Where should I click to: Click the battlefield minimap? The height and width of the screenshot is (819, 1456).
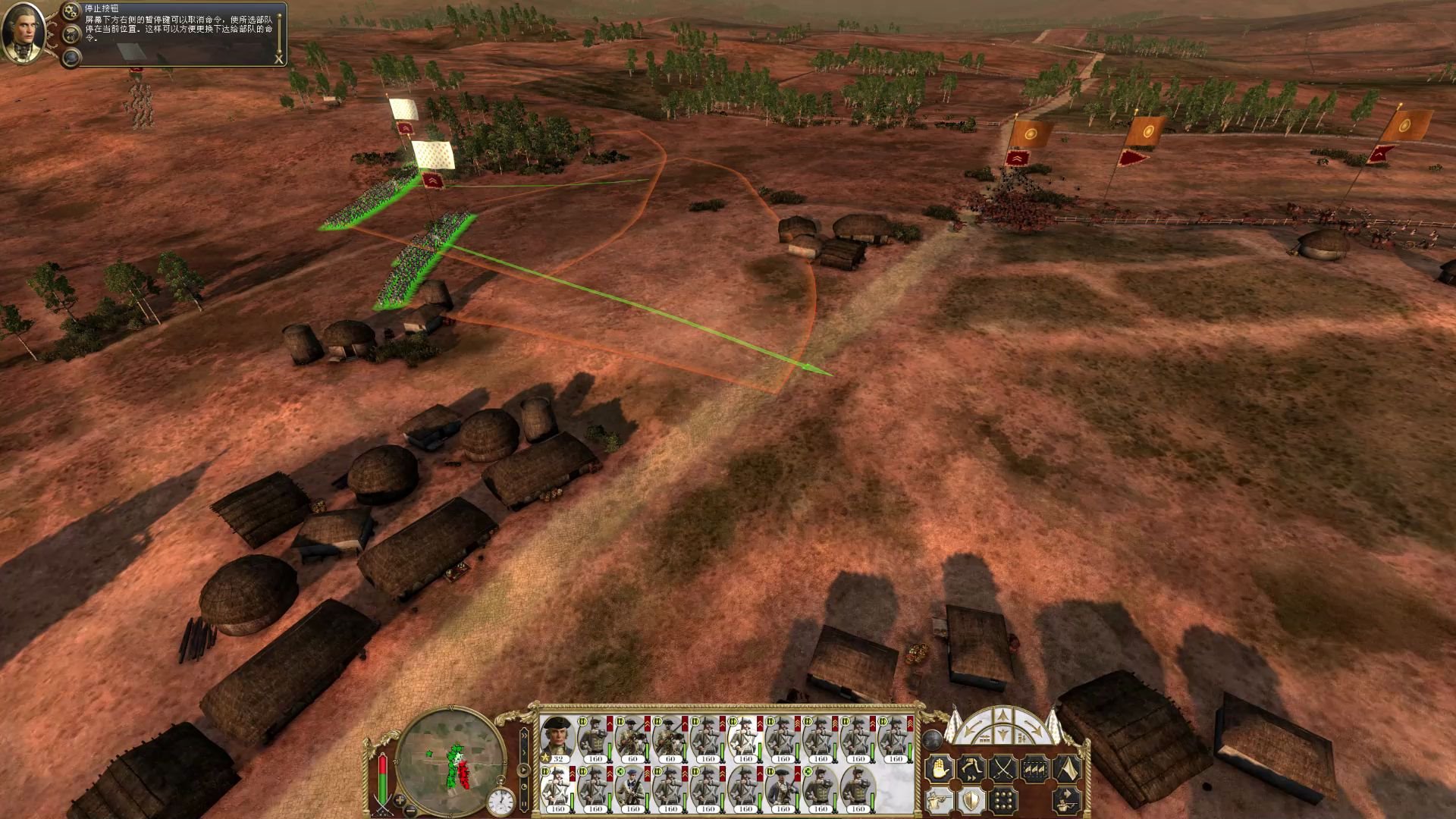tap(450, 760)
